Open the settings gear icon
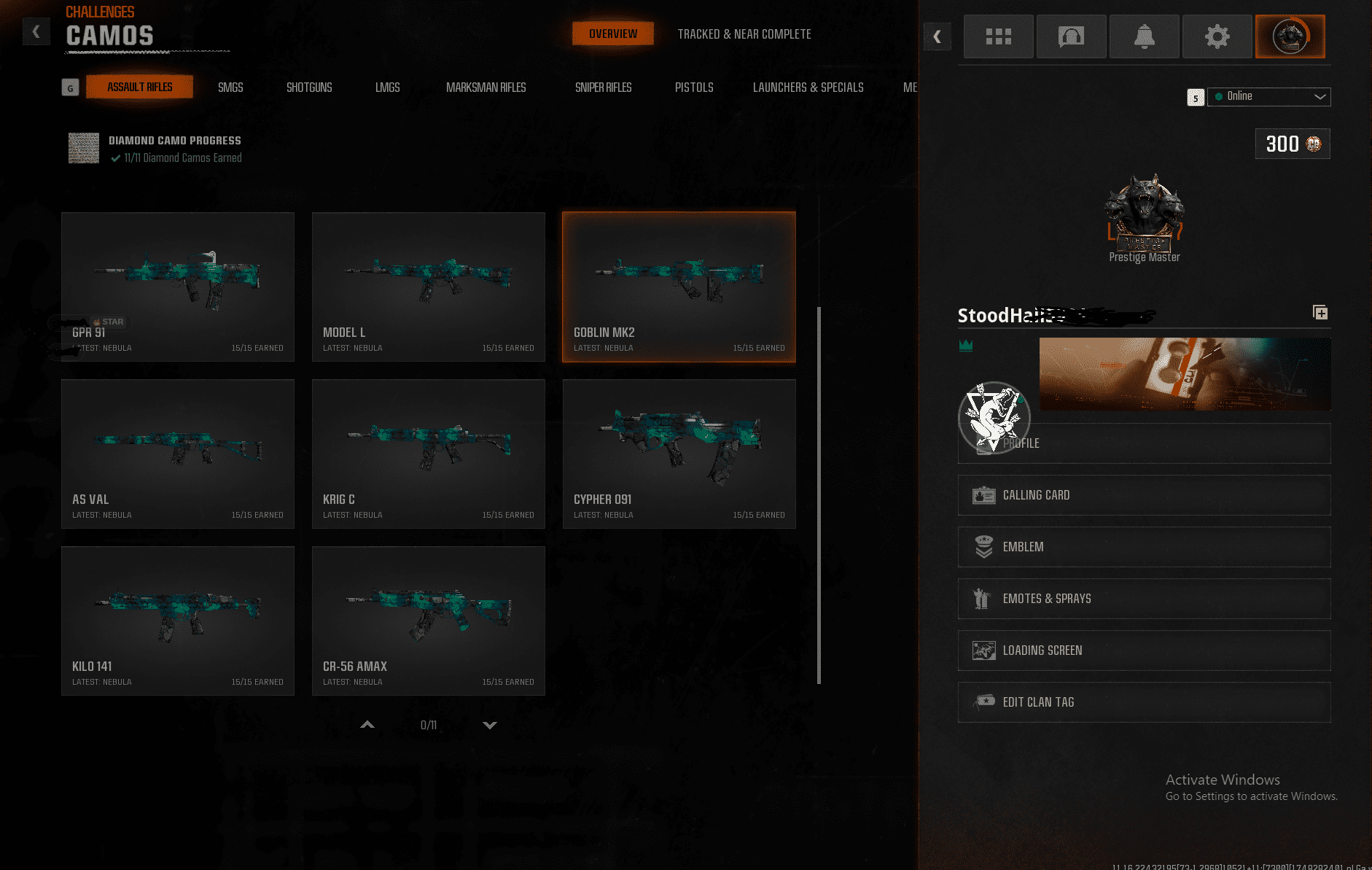This screenshot has width=1372, height=870. coord(1217,36)
